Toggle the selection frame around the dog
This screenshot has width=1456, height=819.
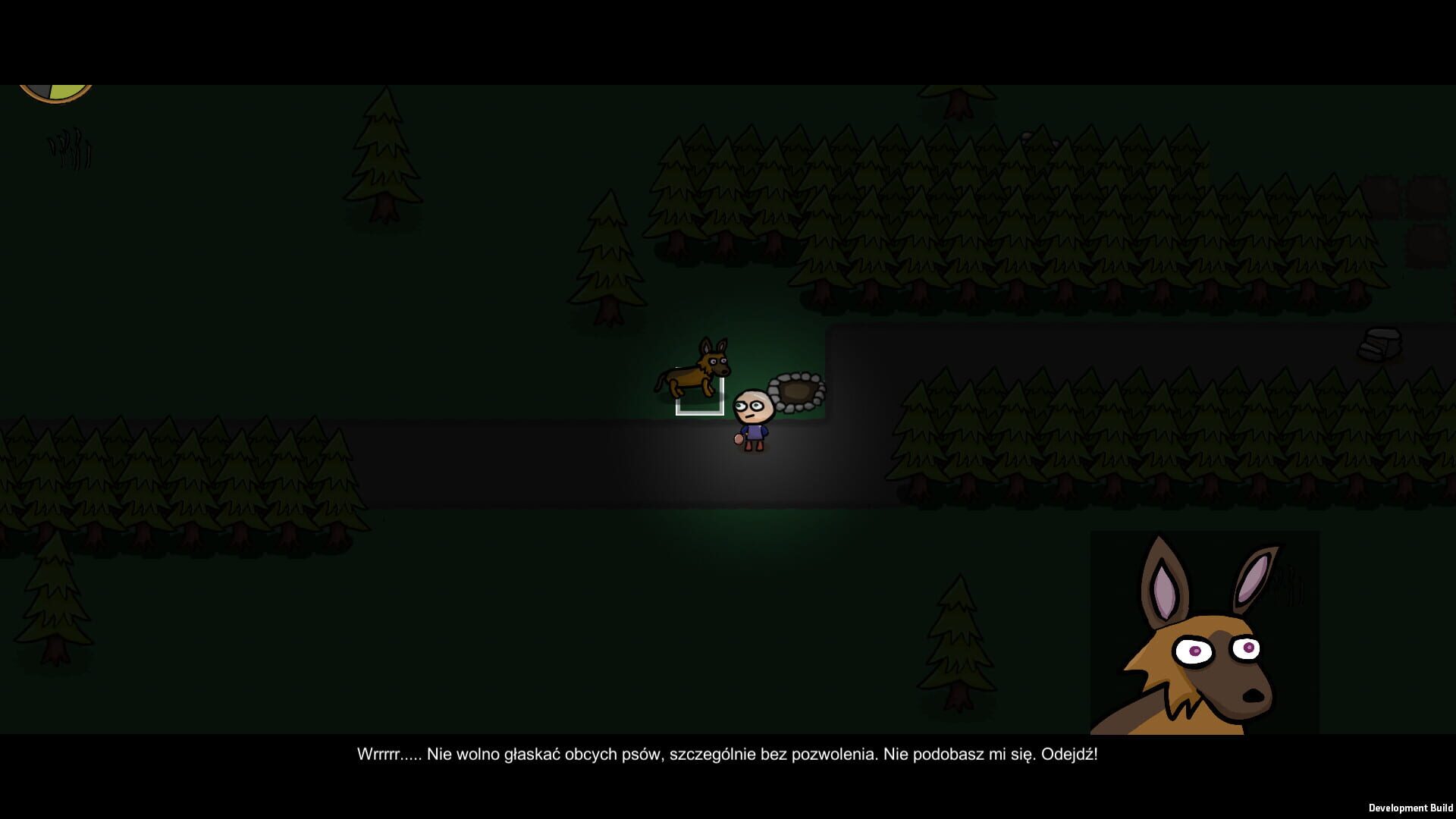[x=699, y=394]
